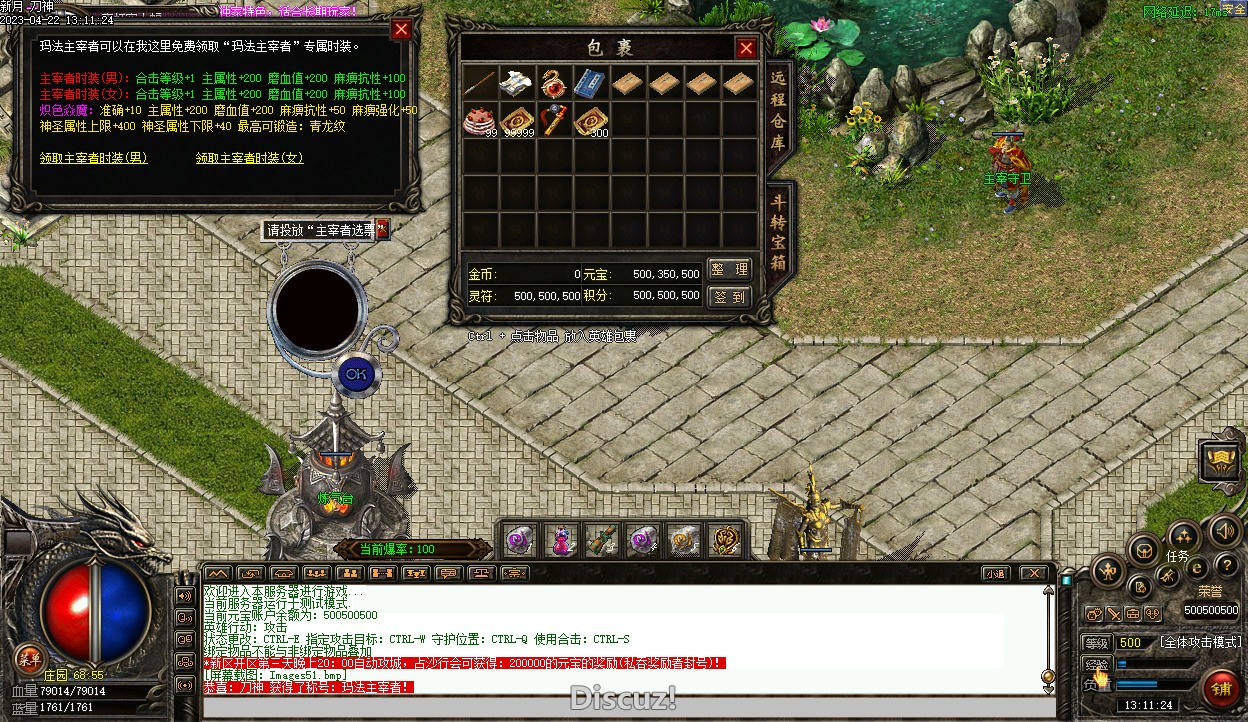The width and height of the screenshot is (1248, 722).
Task: Confirm with the blue OK button
Action: [x=354, y=374]
